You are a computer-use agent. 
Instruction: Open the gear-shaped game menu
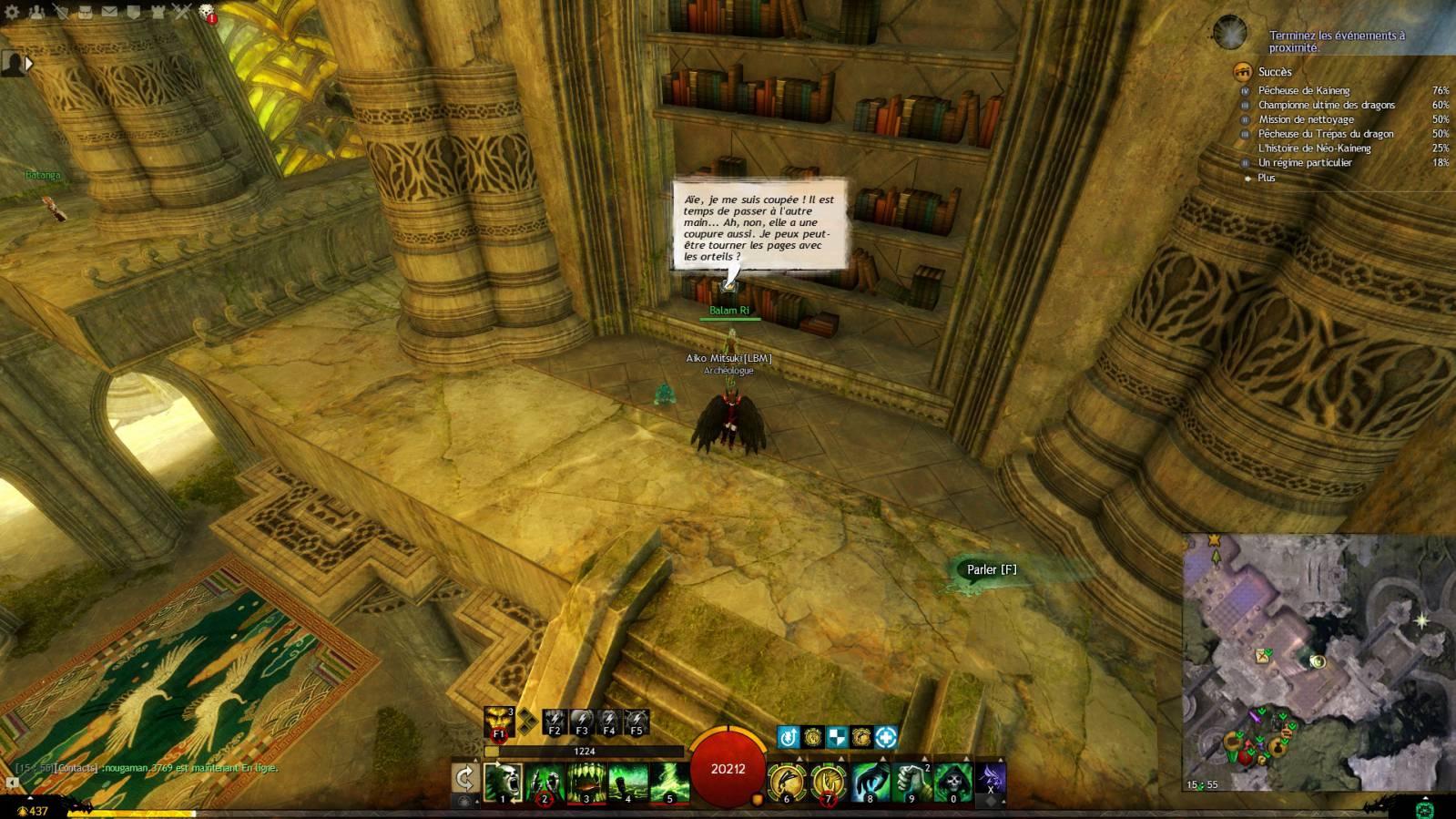[13, 13]
